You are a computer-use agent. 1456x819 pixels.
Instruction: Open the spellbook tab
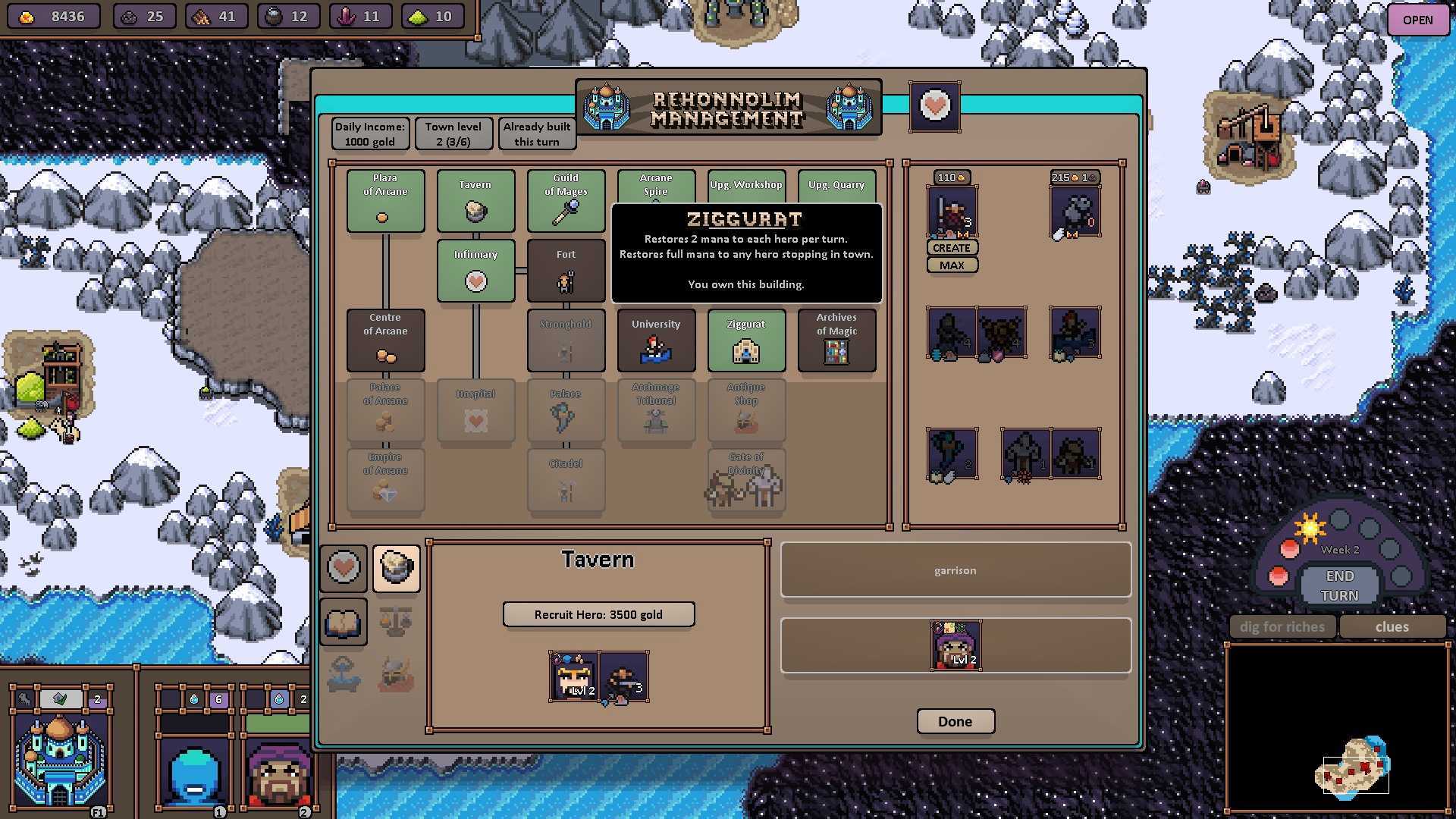tap(344, 623)
